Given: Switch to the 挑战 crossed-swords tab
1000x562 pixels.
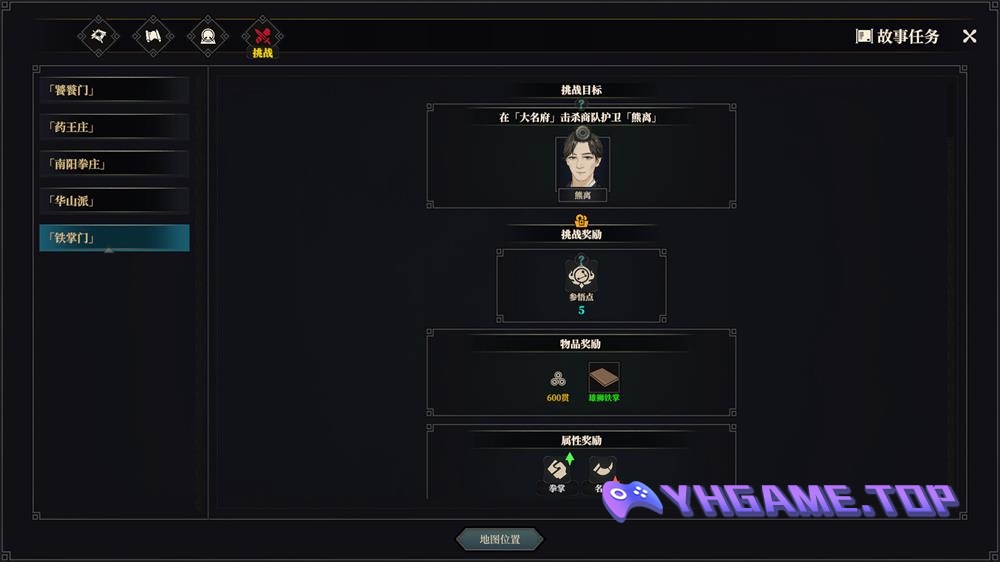Looking at the screenshot, I should pos(262,36).
